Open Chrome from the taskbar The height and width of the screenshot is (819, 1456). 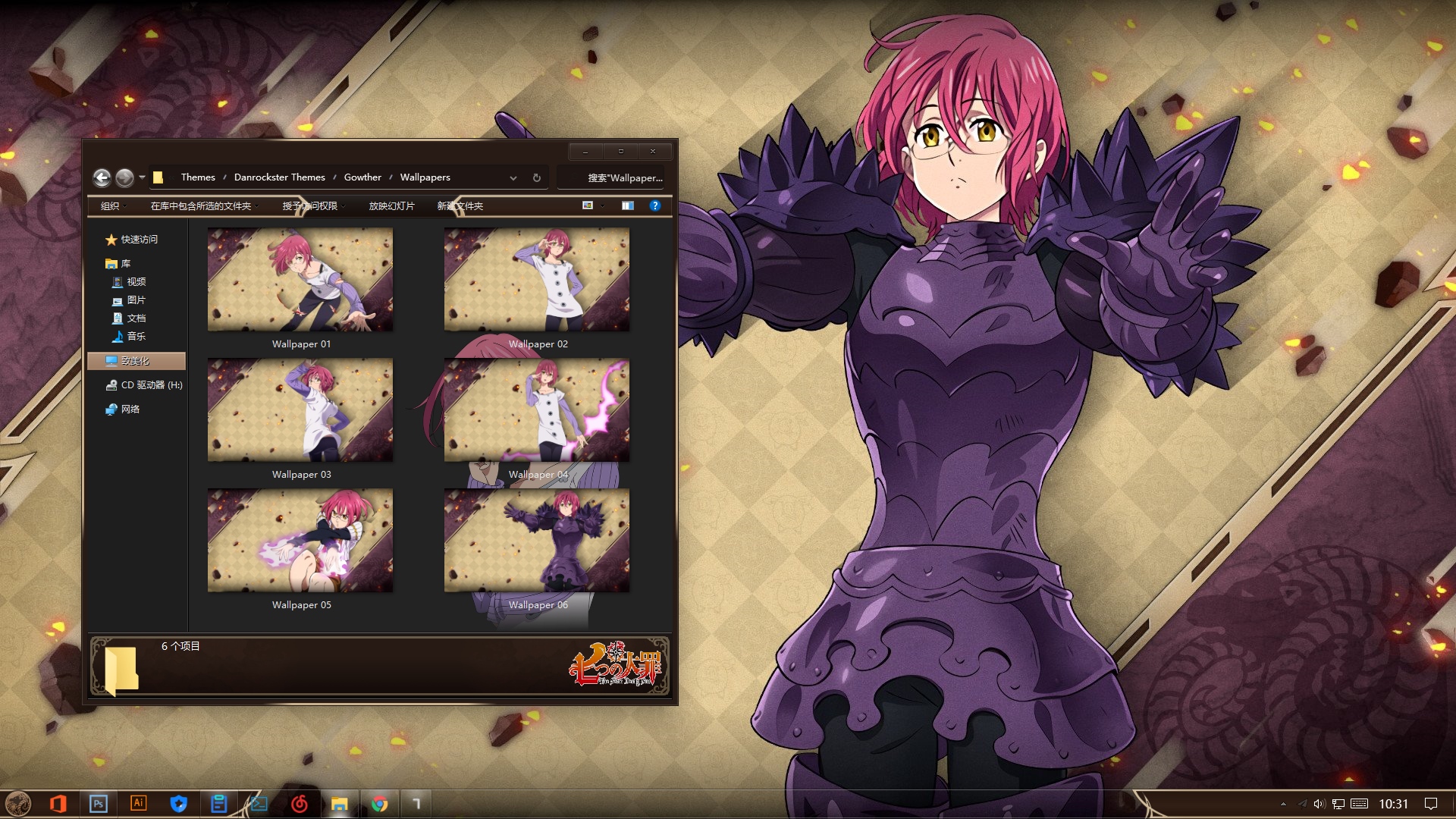coord(380,804)
